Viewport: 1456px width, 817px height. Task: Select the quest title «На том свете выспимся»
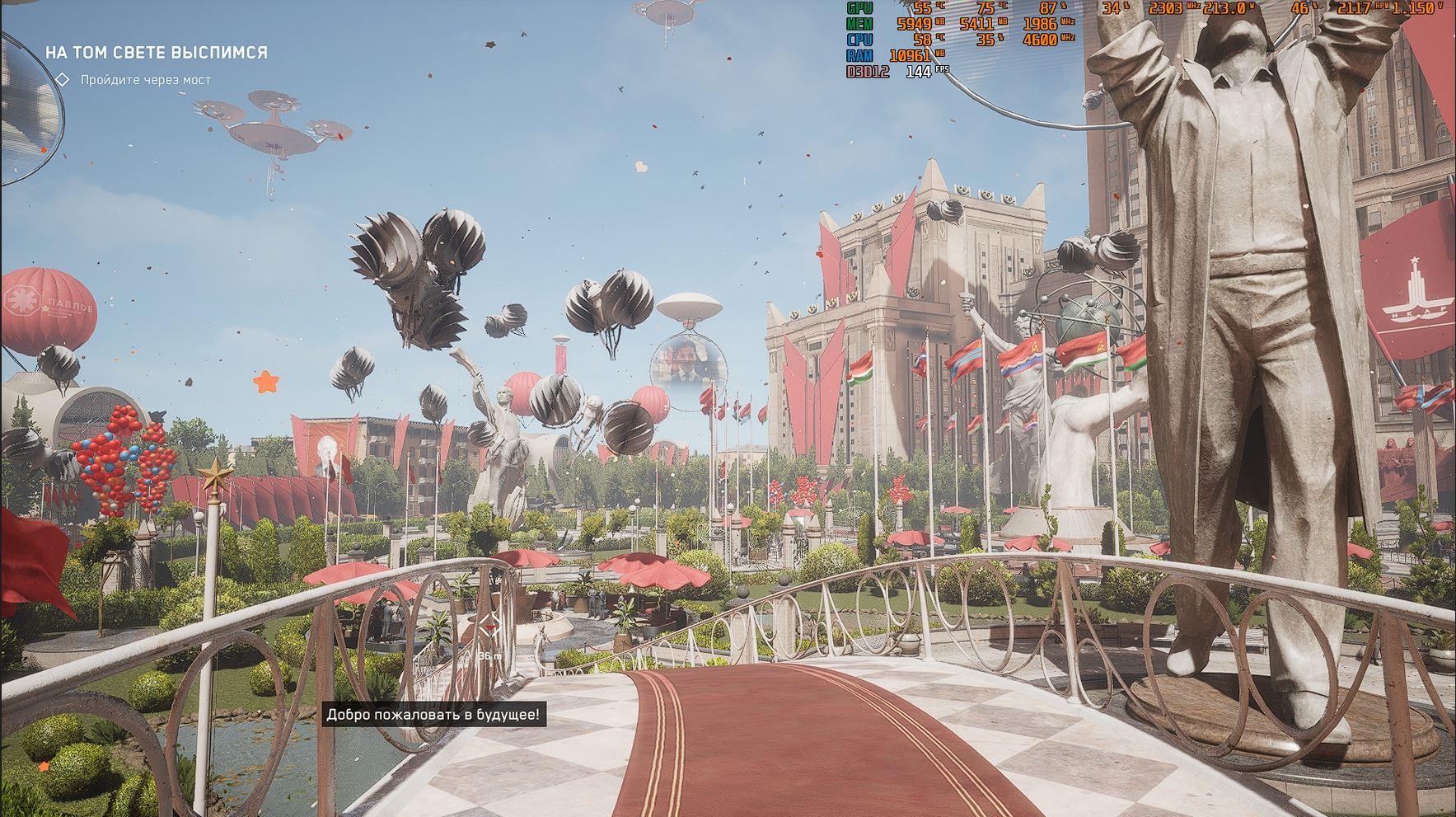(156, 52)
